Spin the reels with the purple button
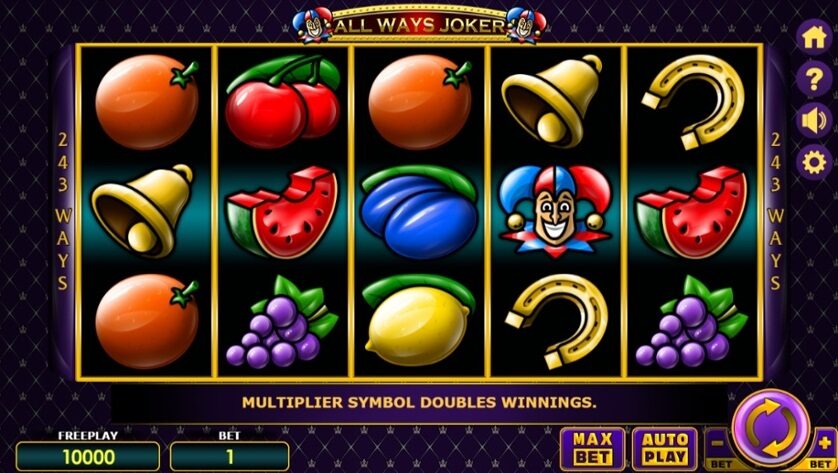The height and width of the screenshot is (473, 838). [x=770, y=429]
